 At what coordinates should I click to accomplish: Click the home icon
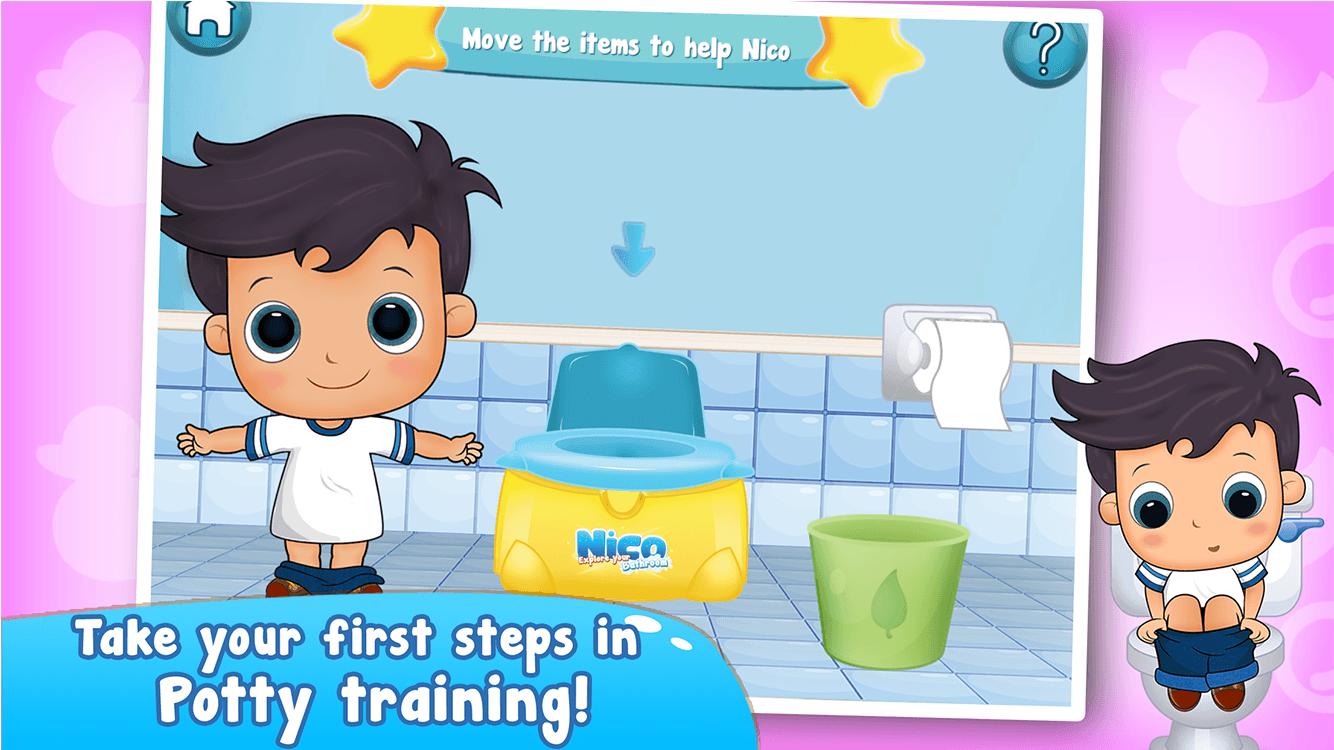[207, 26]
